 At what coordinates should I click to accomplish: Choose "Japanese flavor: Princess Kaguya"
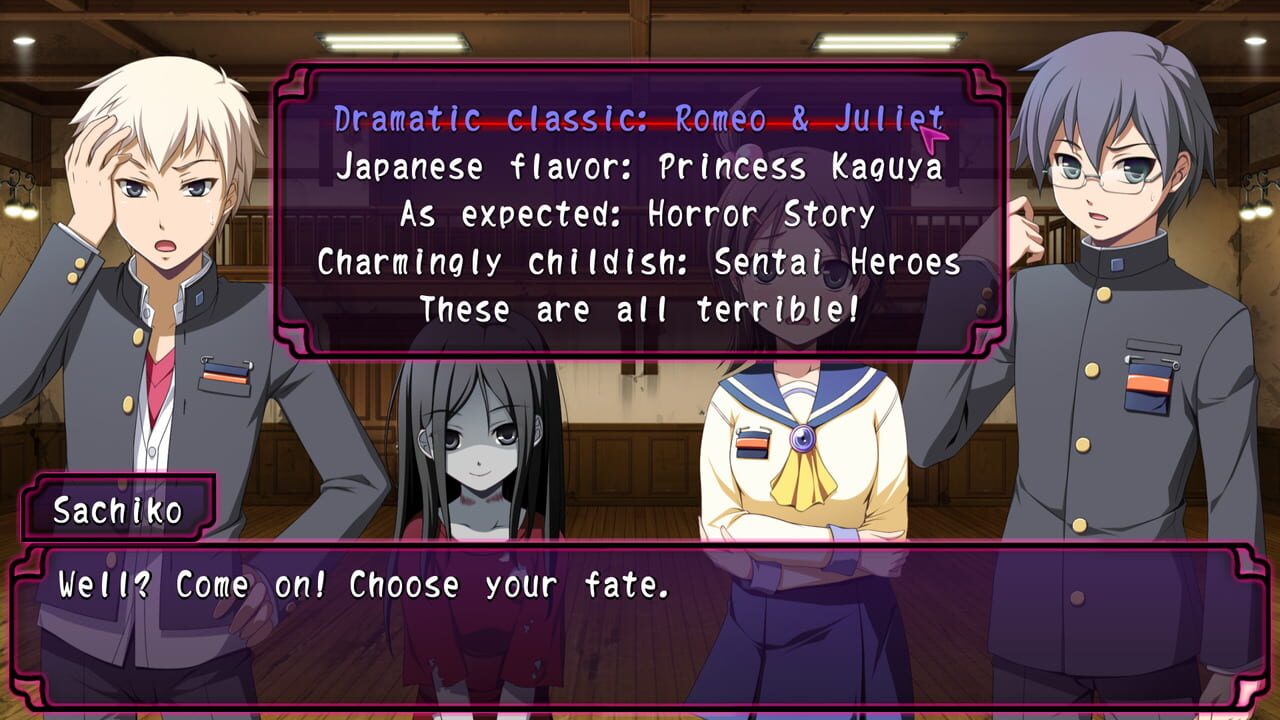click(640, 168)
